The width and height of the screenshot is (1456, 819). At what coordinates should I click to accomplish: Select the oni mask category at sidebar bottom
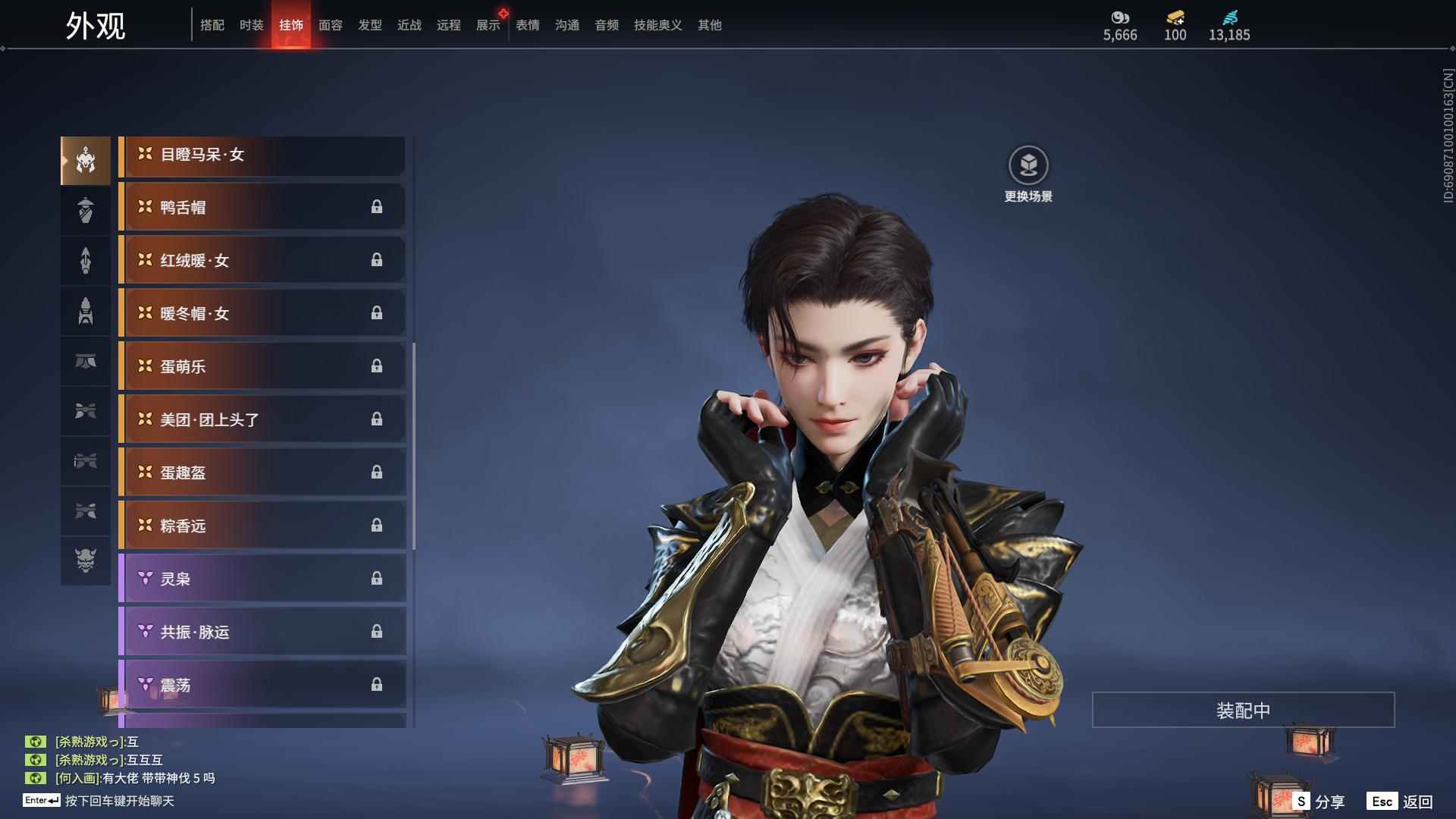coord(86,562)
